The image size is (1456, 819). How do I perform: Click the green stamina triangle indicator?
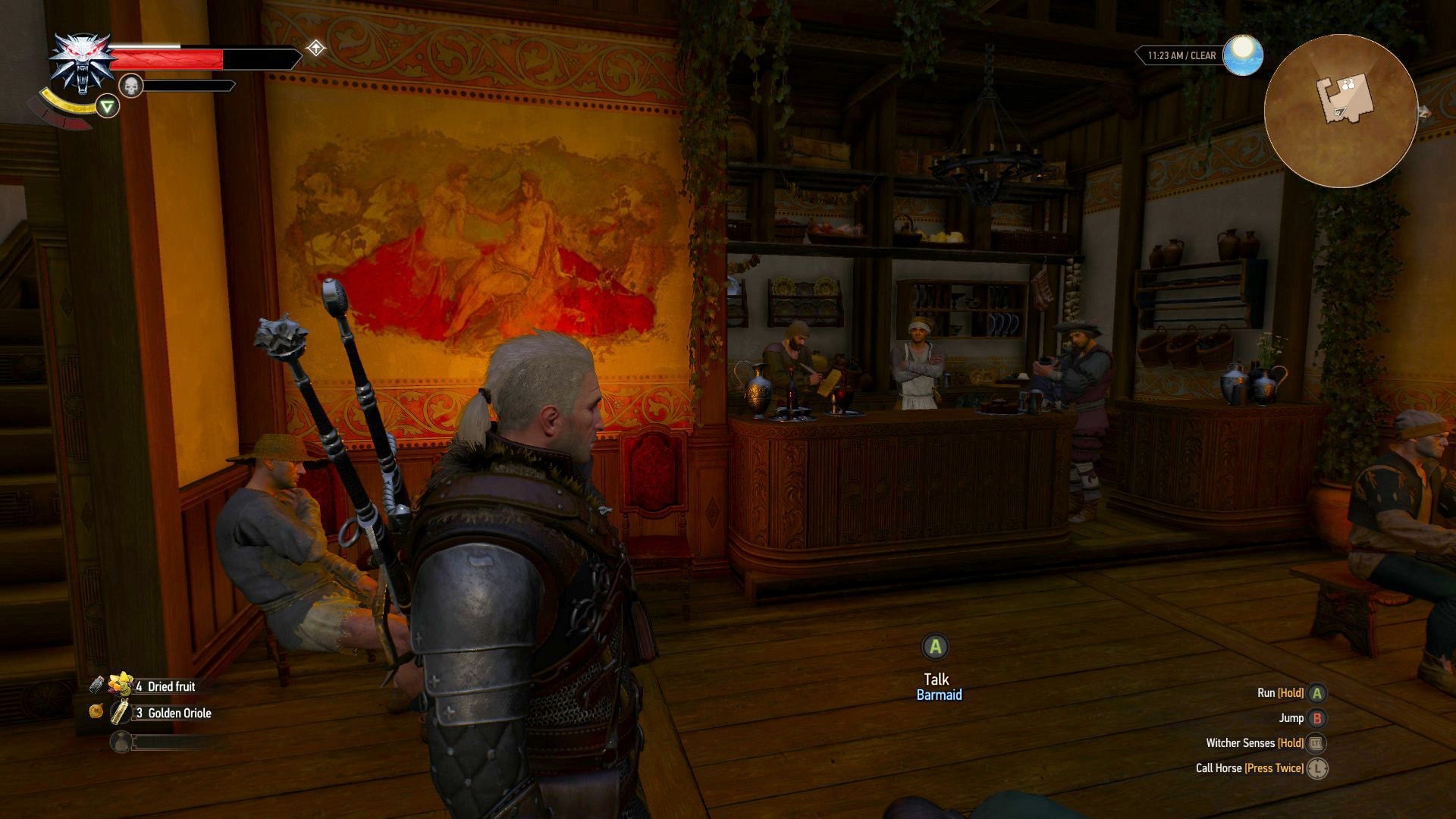pyautogui.click(x=107, y=107)
